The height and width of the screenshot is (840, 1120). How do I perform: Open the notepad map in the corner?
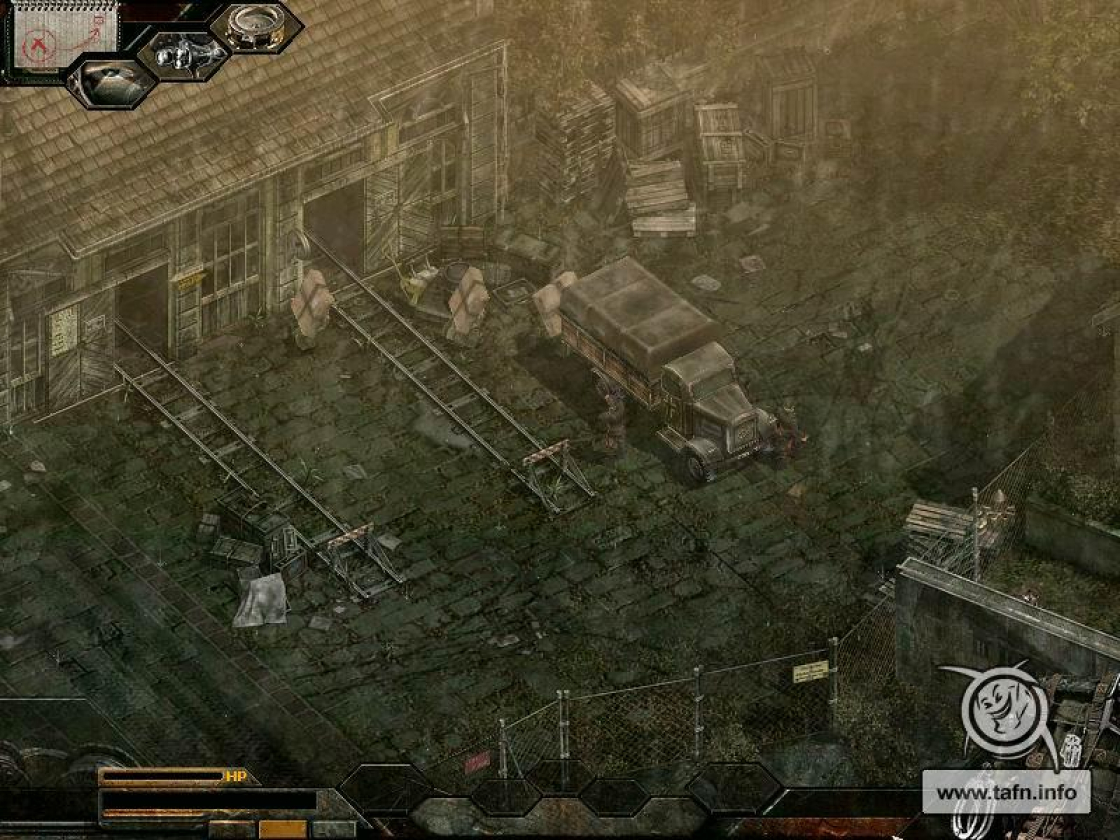click(62, 34)
